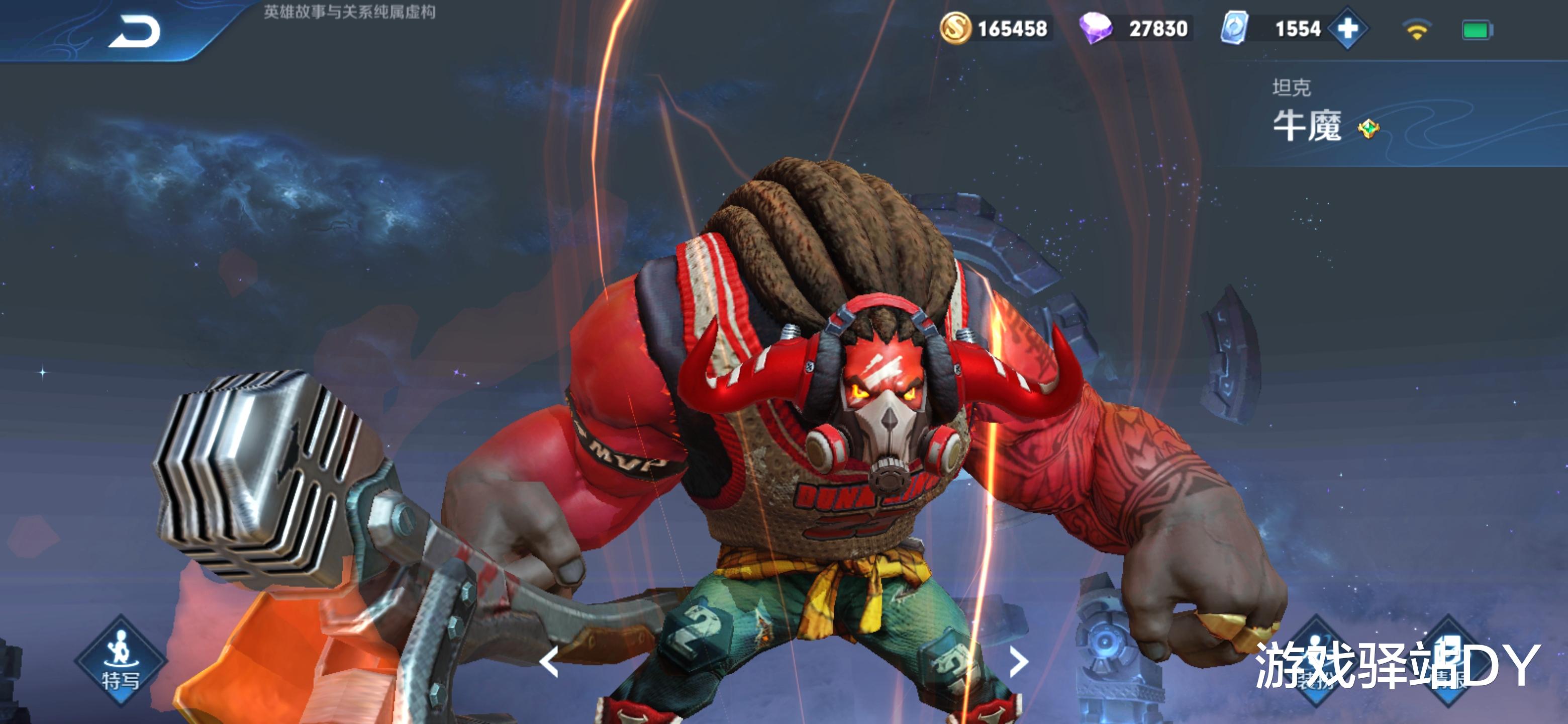Image resolution: width=1568 pixels, height=724 pixels.
Task: Open the 装扮 outfit diamond button
Action: point(1316,661)
